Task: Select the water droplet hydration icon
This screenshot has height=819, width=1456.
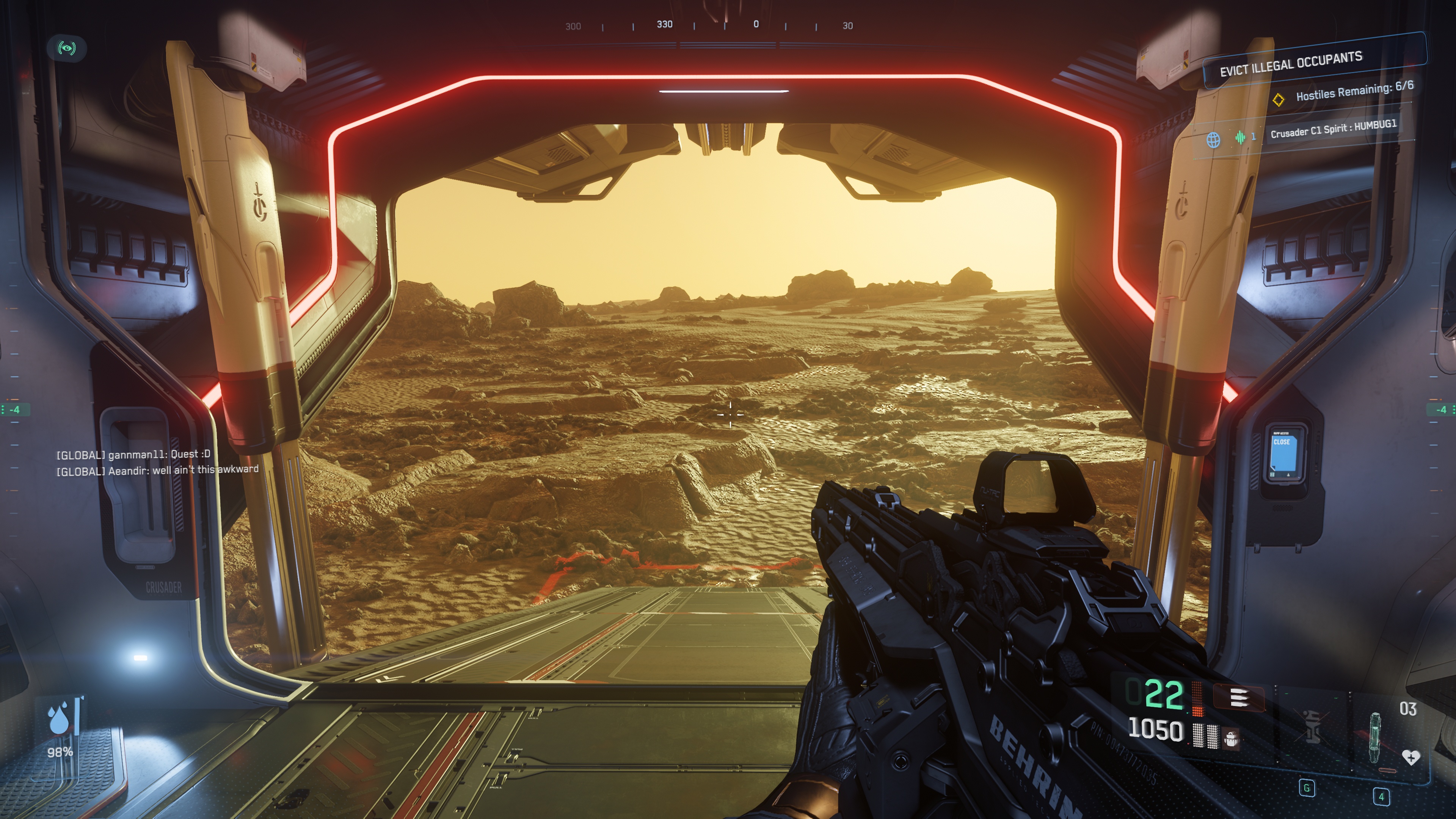Action: tap(59, 719)
